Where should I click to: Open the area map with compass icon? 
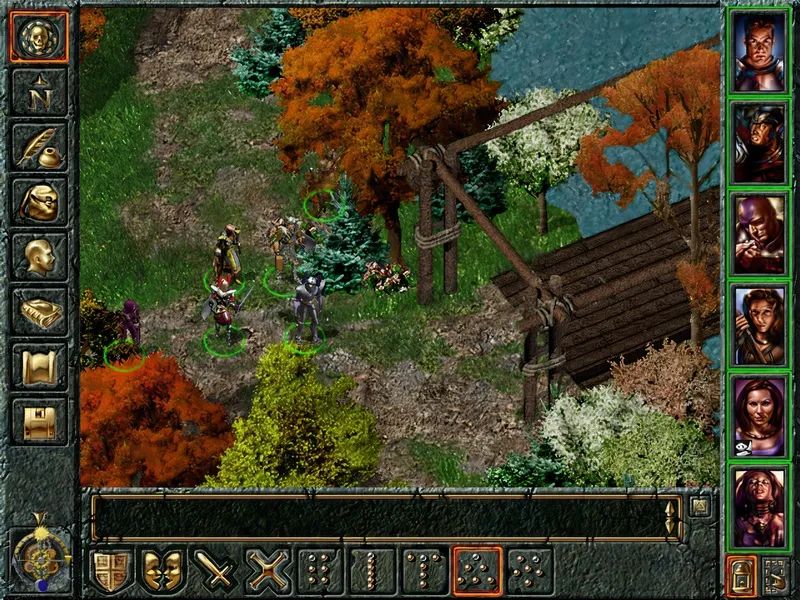[40, 93]
